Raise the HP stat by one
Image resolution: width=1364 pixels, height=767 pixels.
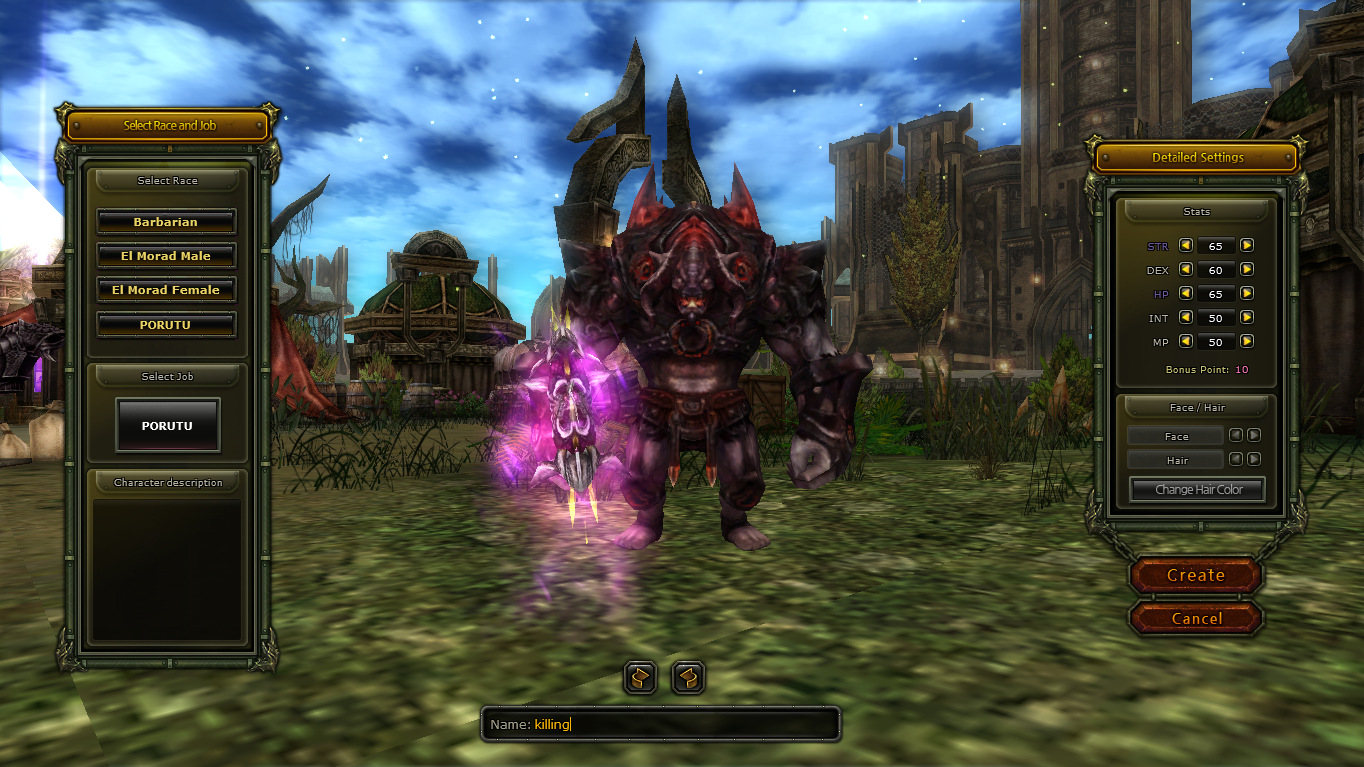1247,293
